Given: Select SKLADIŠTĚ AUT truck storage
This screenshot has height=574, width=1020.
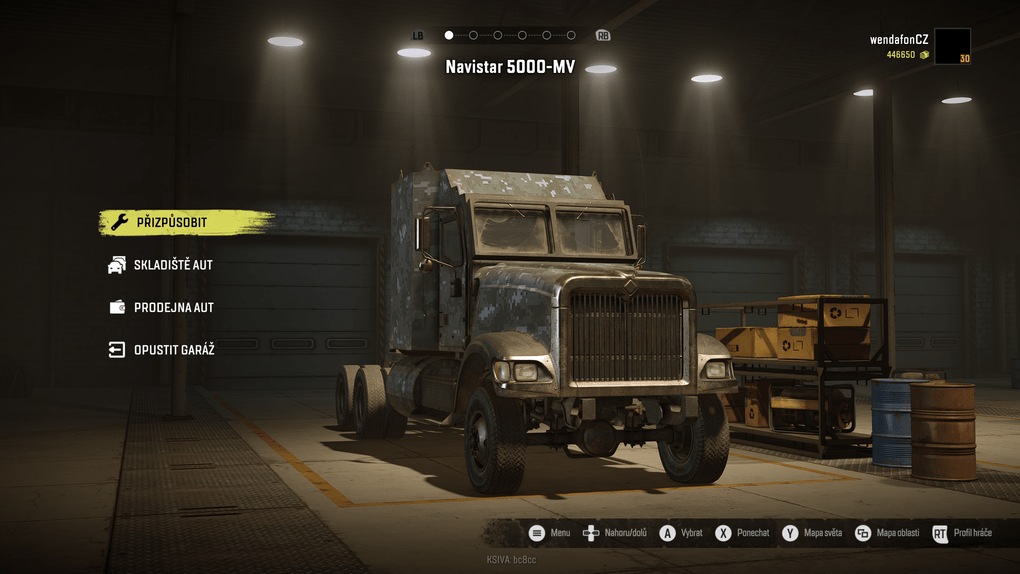Looking at the screenshot, I should tap(172, 265).
